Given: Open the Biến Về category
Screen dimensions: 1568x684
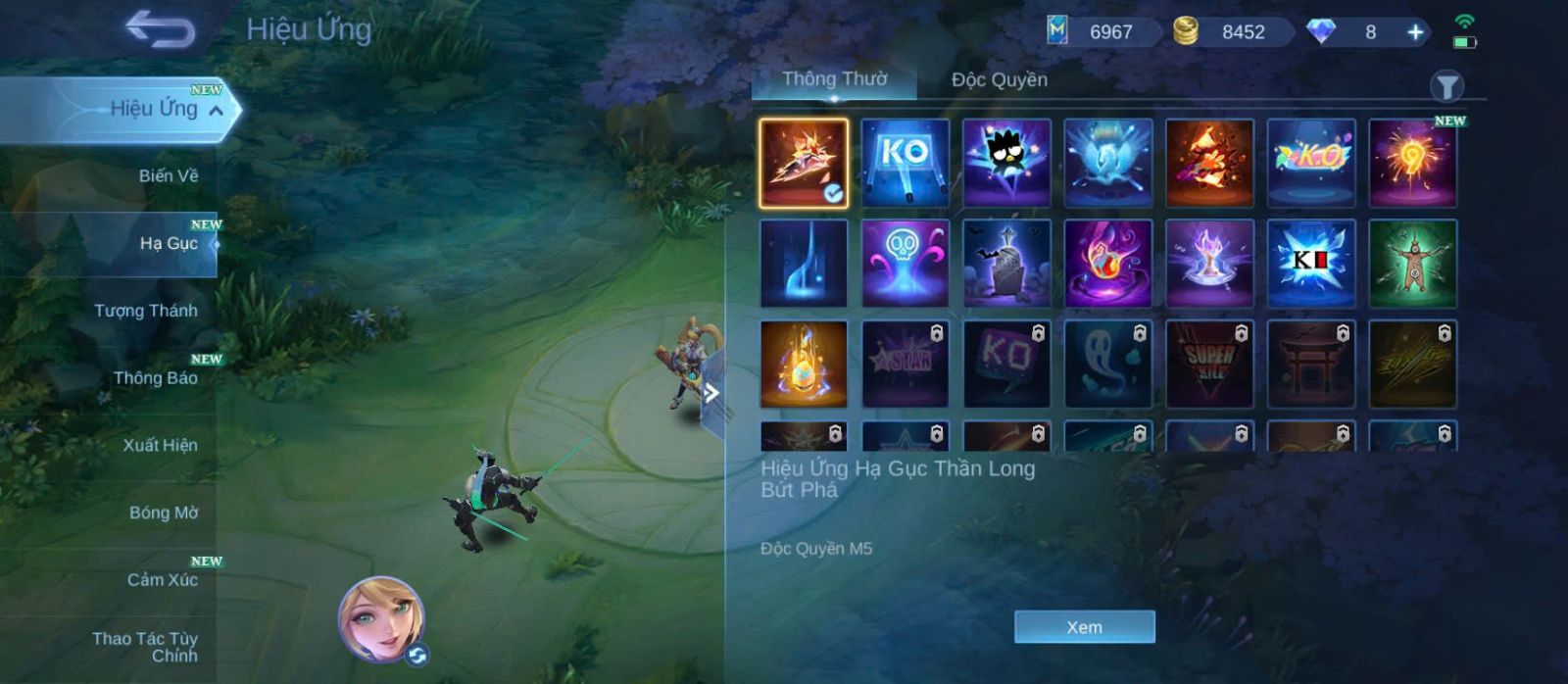Looking at the screenshot, I should (168, 176).
